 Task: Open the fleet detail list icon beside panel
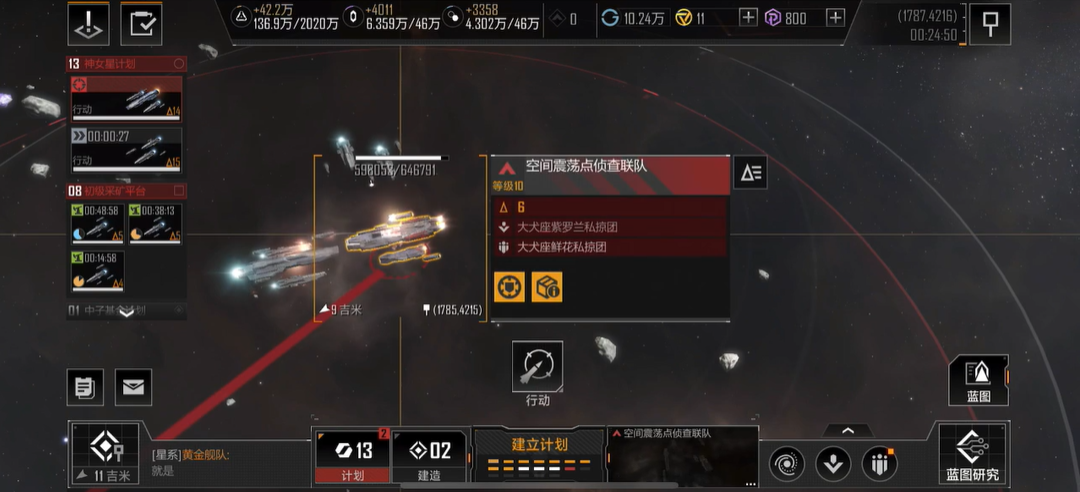coord(750,173)
